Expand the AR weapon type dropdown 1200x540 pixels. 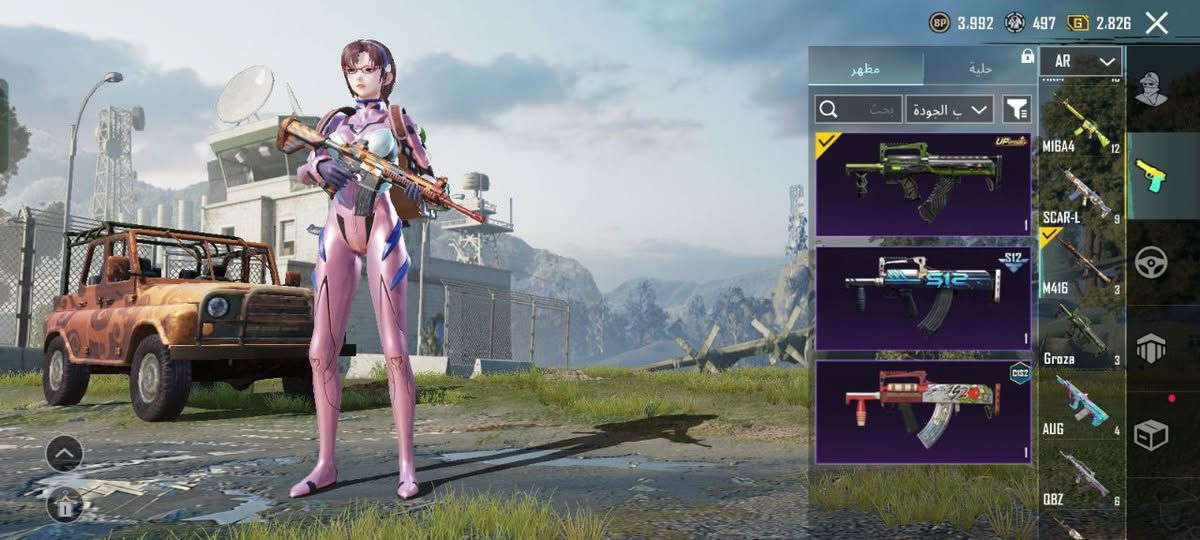coord(1080,61)
